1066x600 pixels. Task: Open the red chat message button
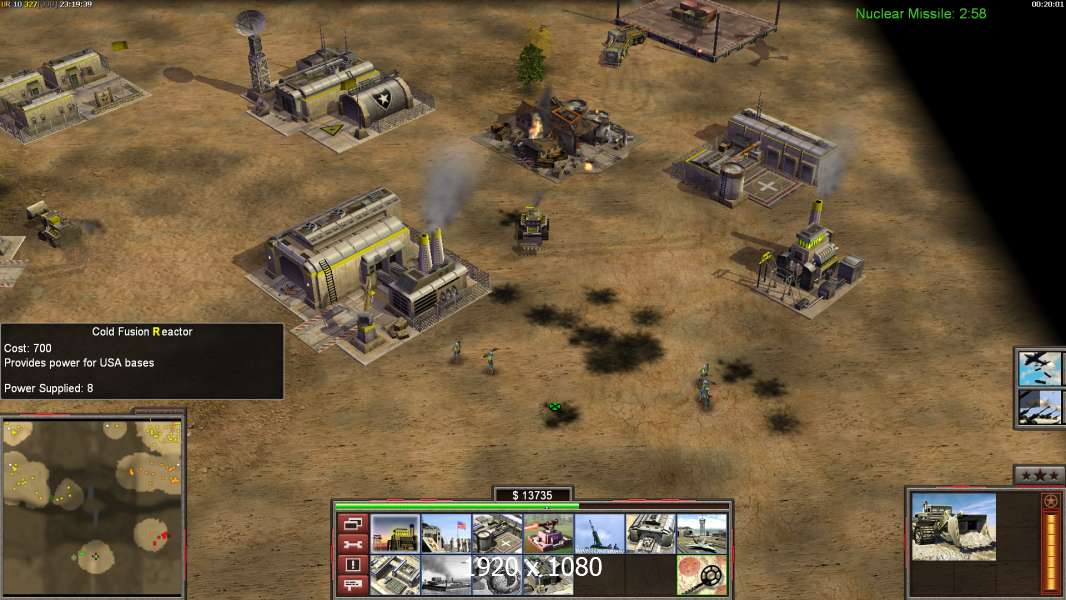[x=352, y=585]
